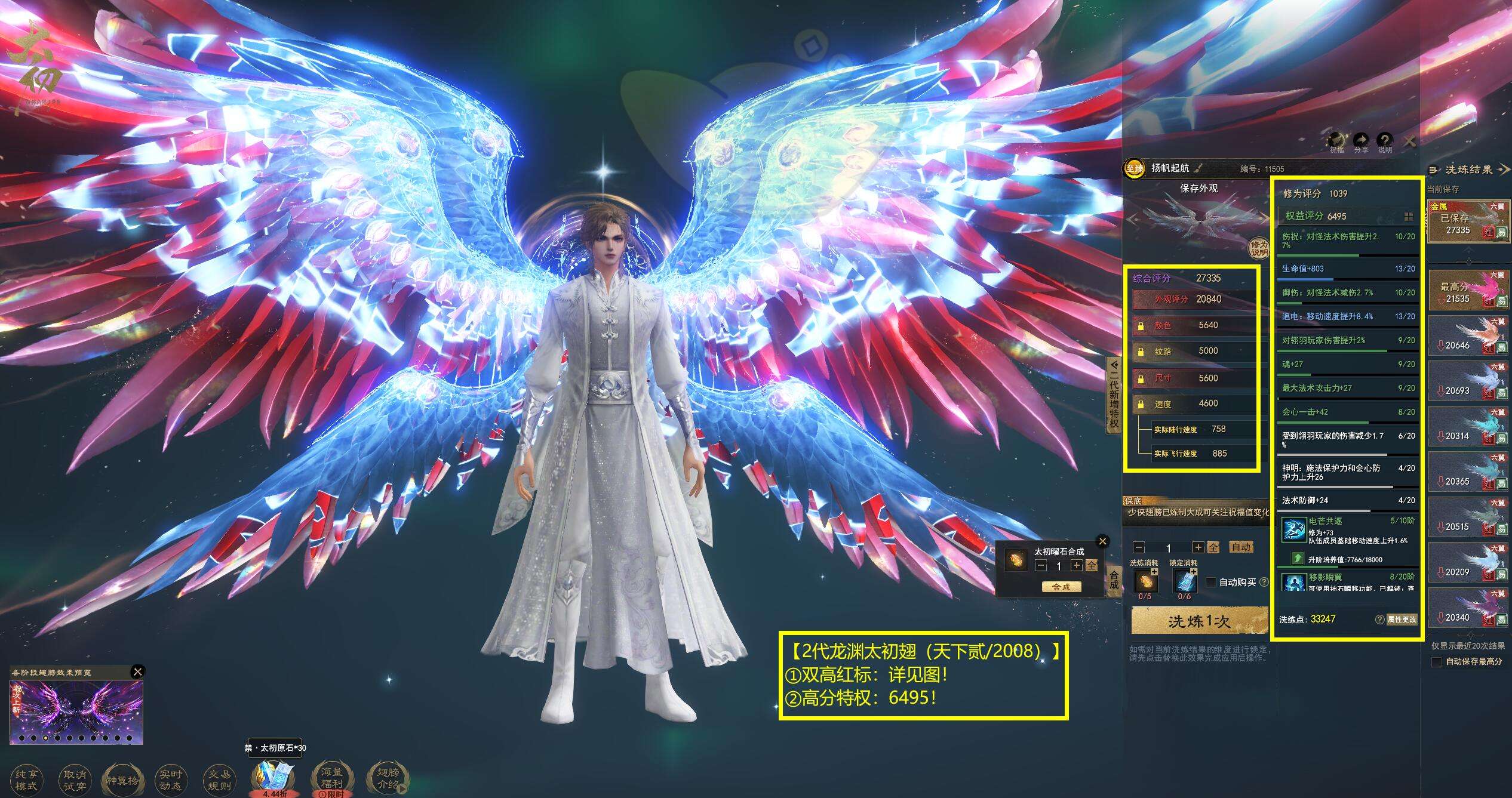This screenshot has height=798, width=1512.
Task: Show 实时动态 live updates
Action: (170, 779)
